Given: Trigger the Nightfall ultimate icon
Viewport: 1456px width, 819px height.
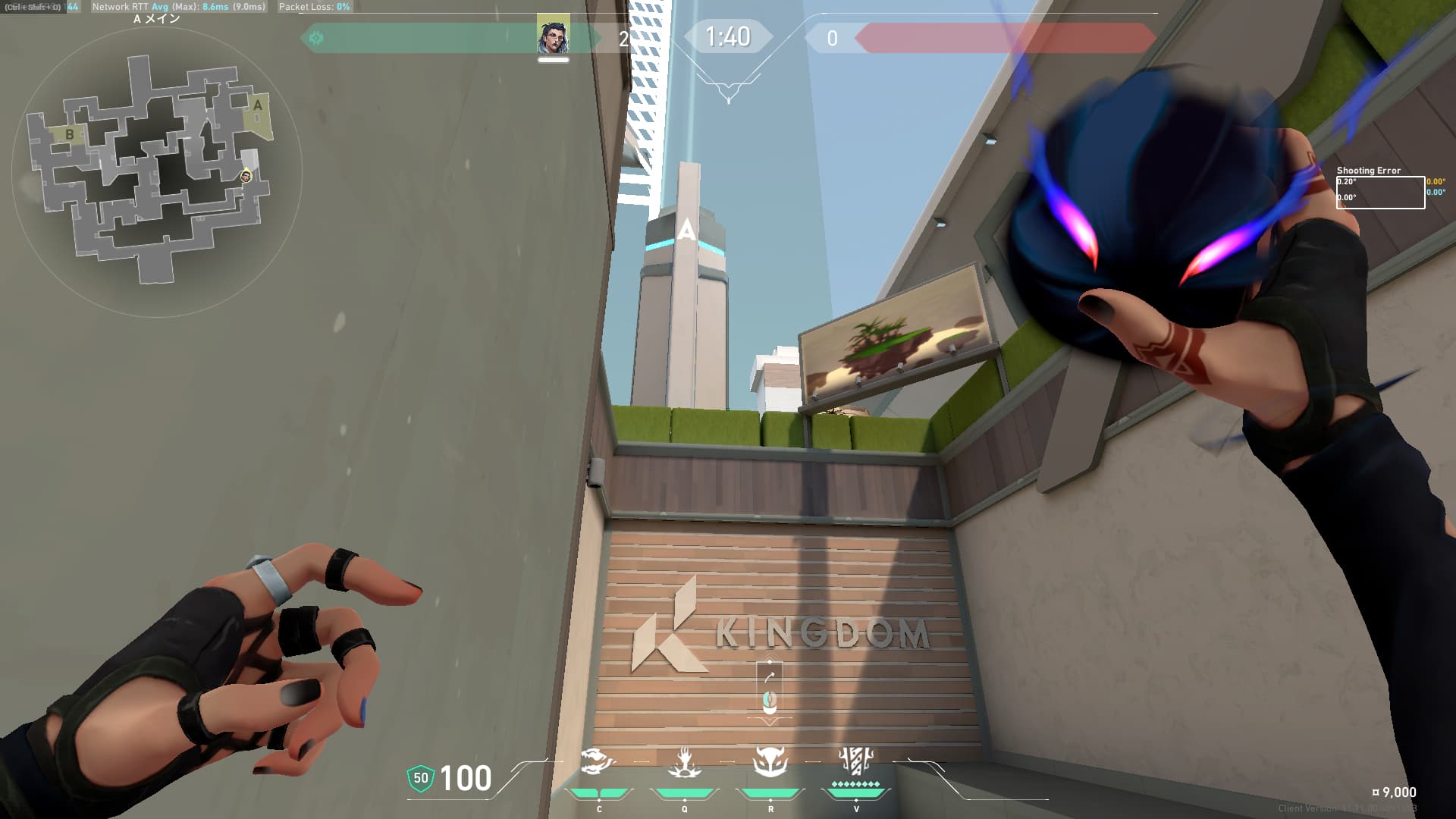Looking at the screenshot, I should click(856, 761).
